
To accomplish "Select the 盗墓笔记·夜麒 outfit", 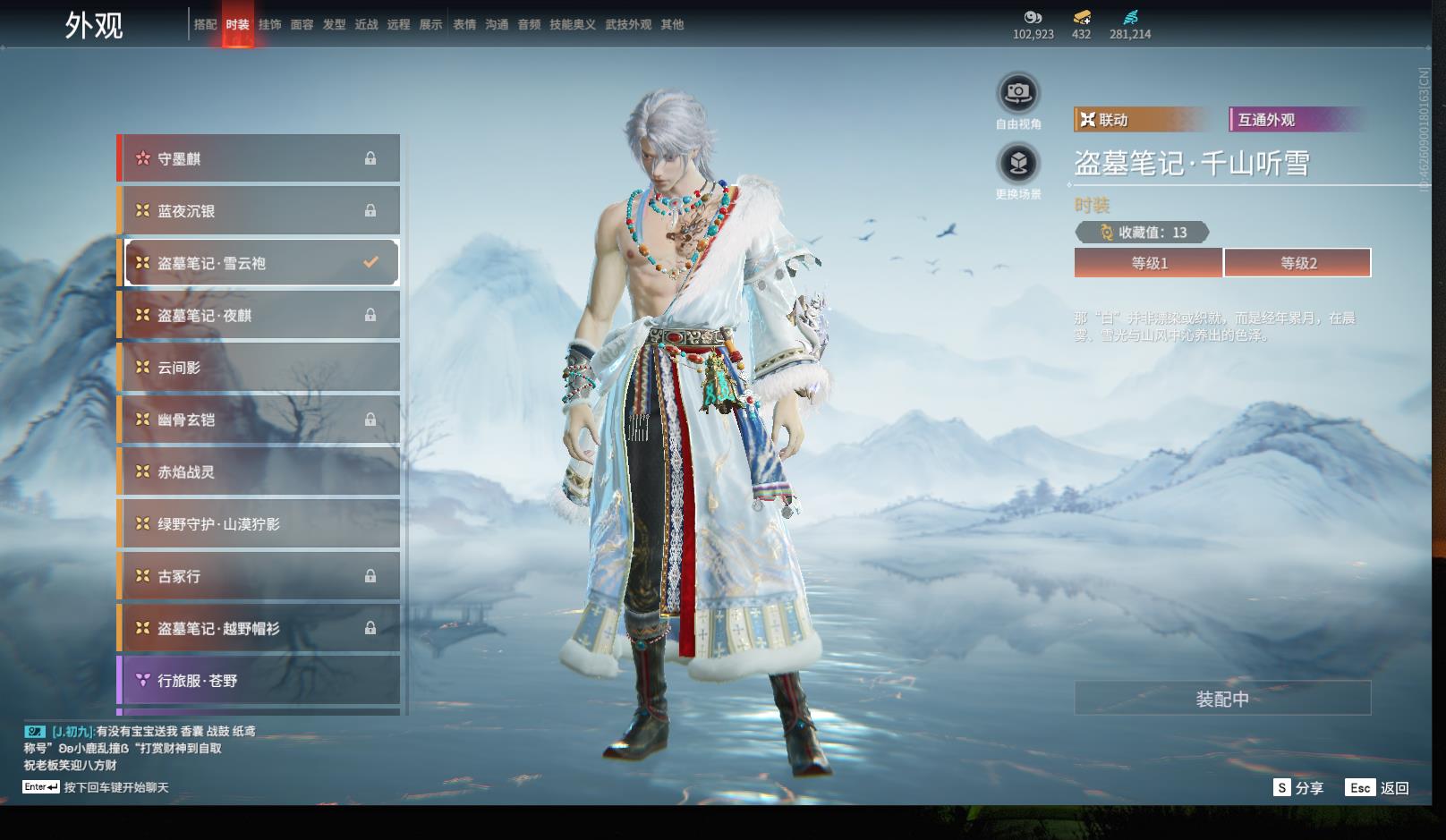I will (259, 316).
